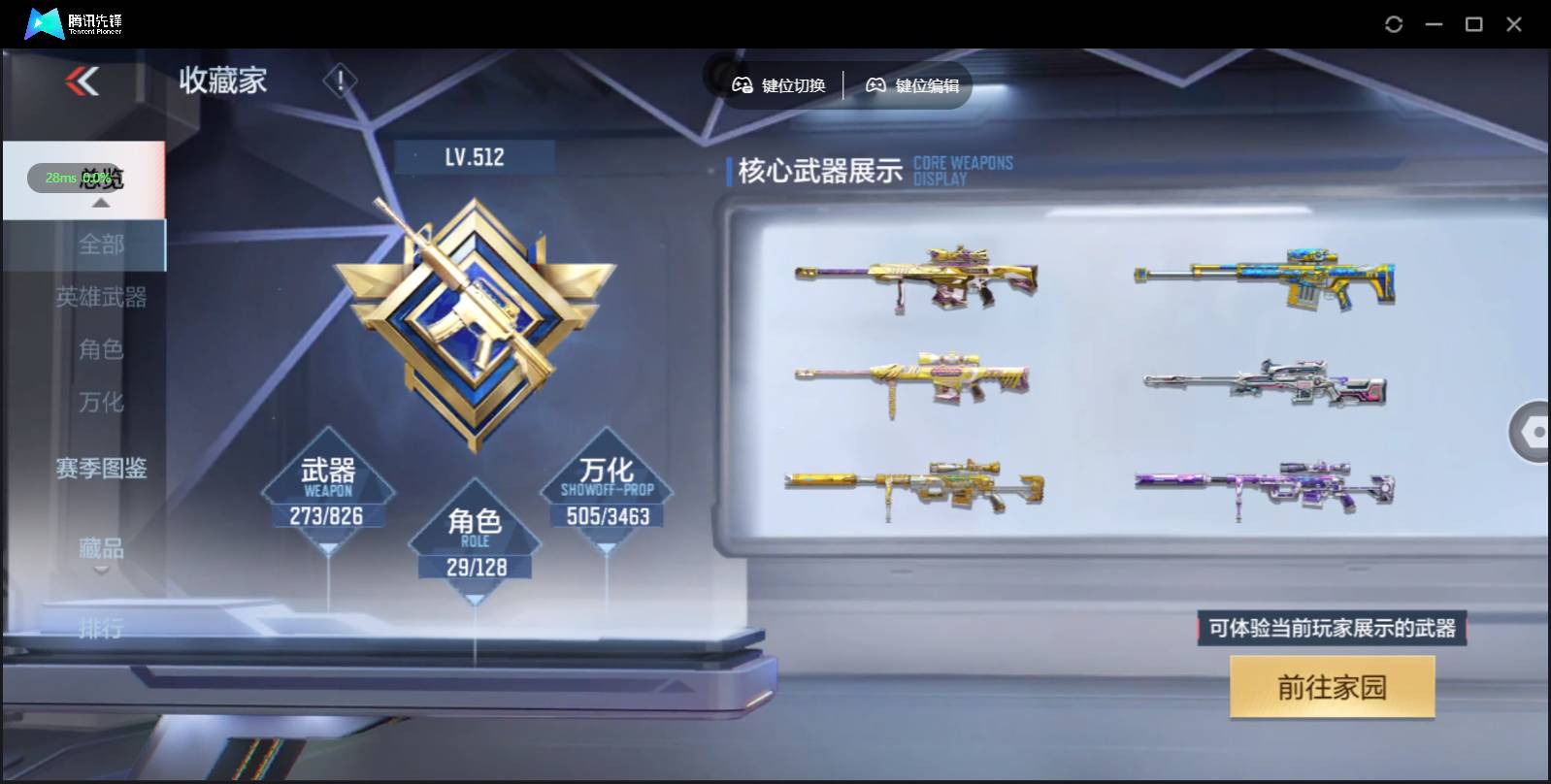Switch to the 全部 category tab
The image size is (1551, 784).
(103, 245)
